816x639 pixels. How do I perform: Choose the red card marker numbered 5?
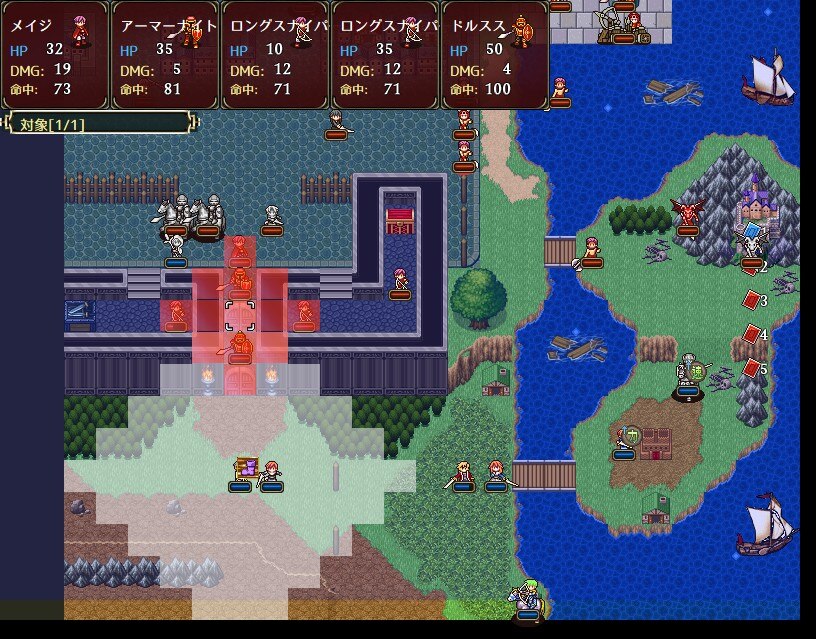click(x=751, y=369)
